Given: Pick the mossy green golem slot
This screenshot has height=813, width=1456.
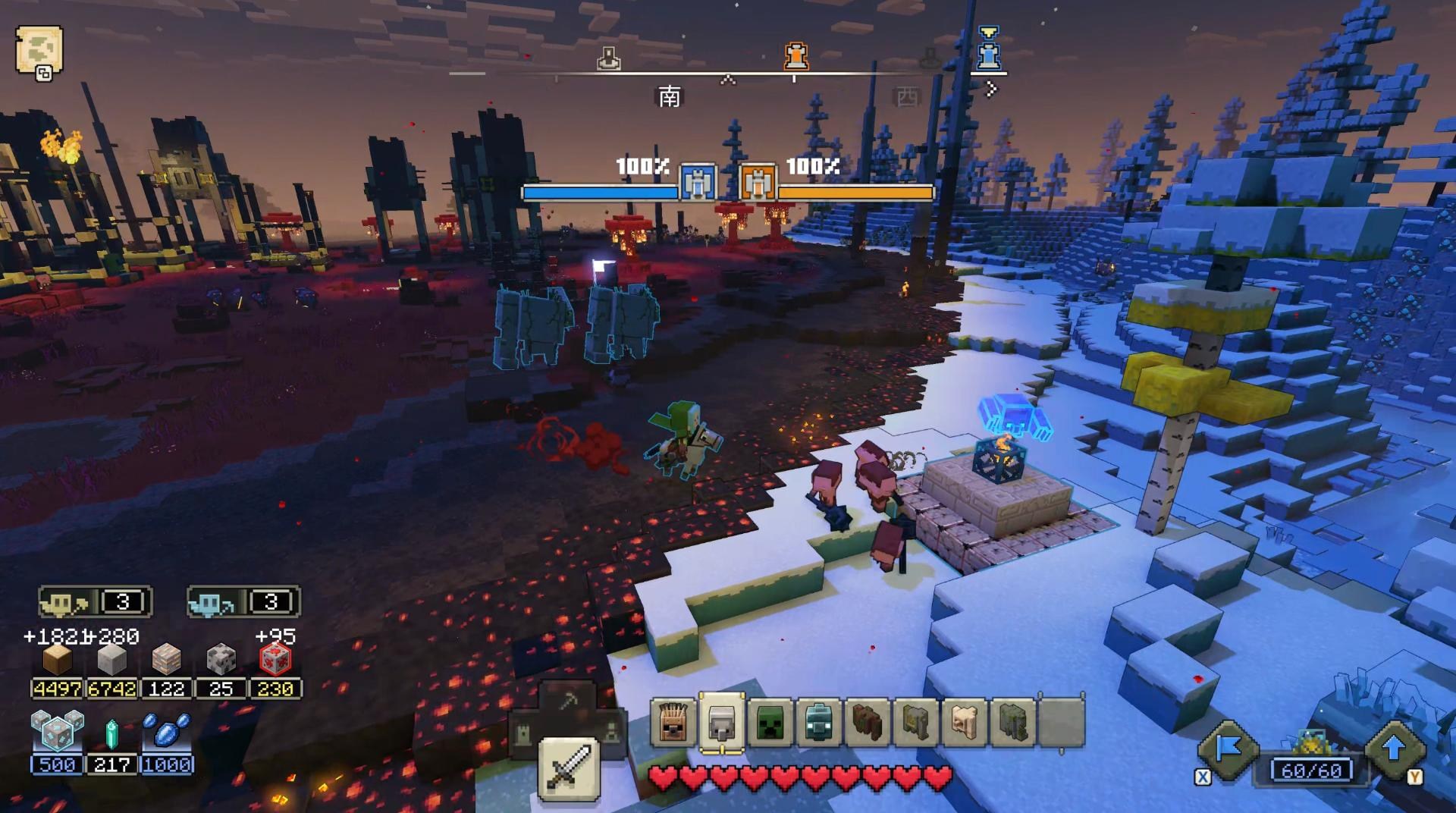Looking at the screenshot, I should (1013, 723).
